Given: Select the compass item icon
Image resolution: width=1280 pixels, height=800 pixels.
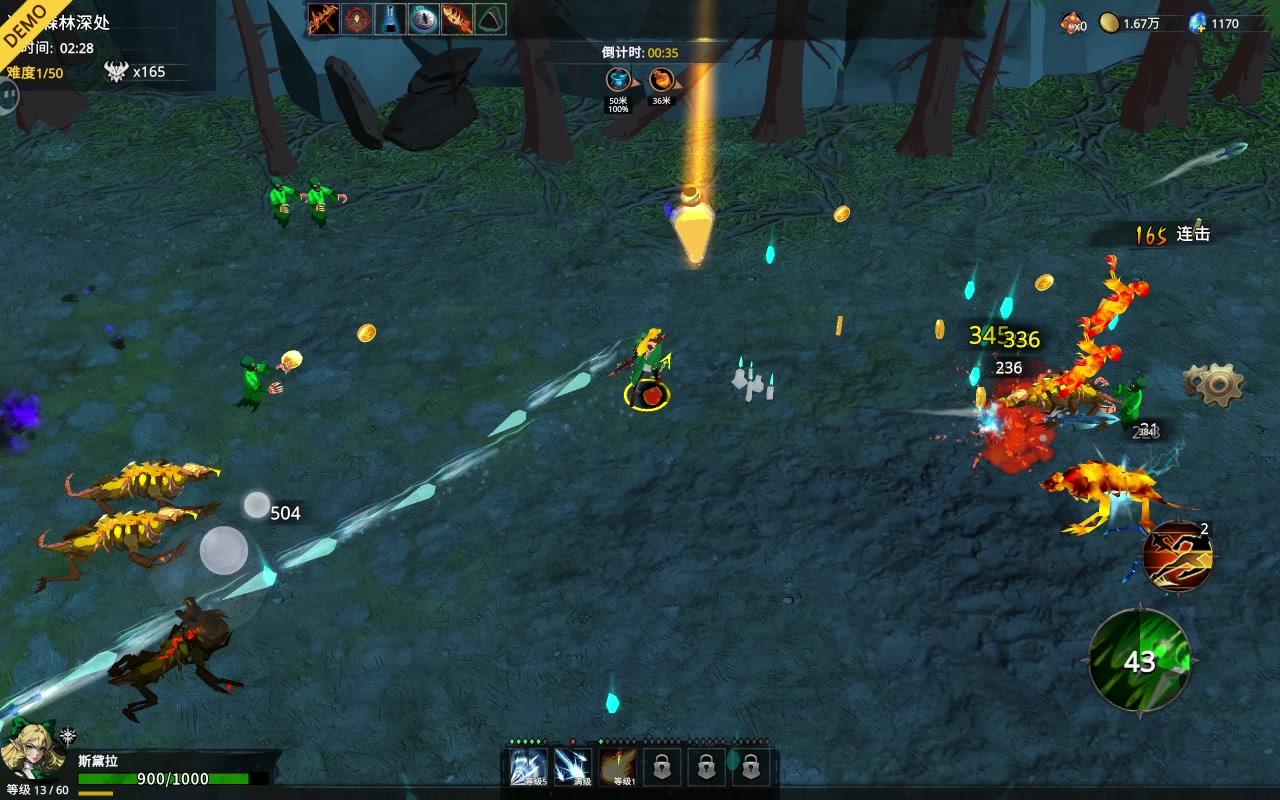Looking at the screenshot, I should pos(424,19).
